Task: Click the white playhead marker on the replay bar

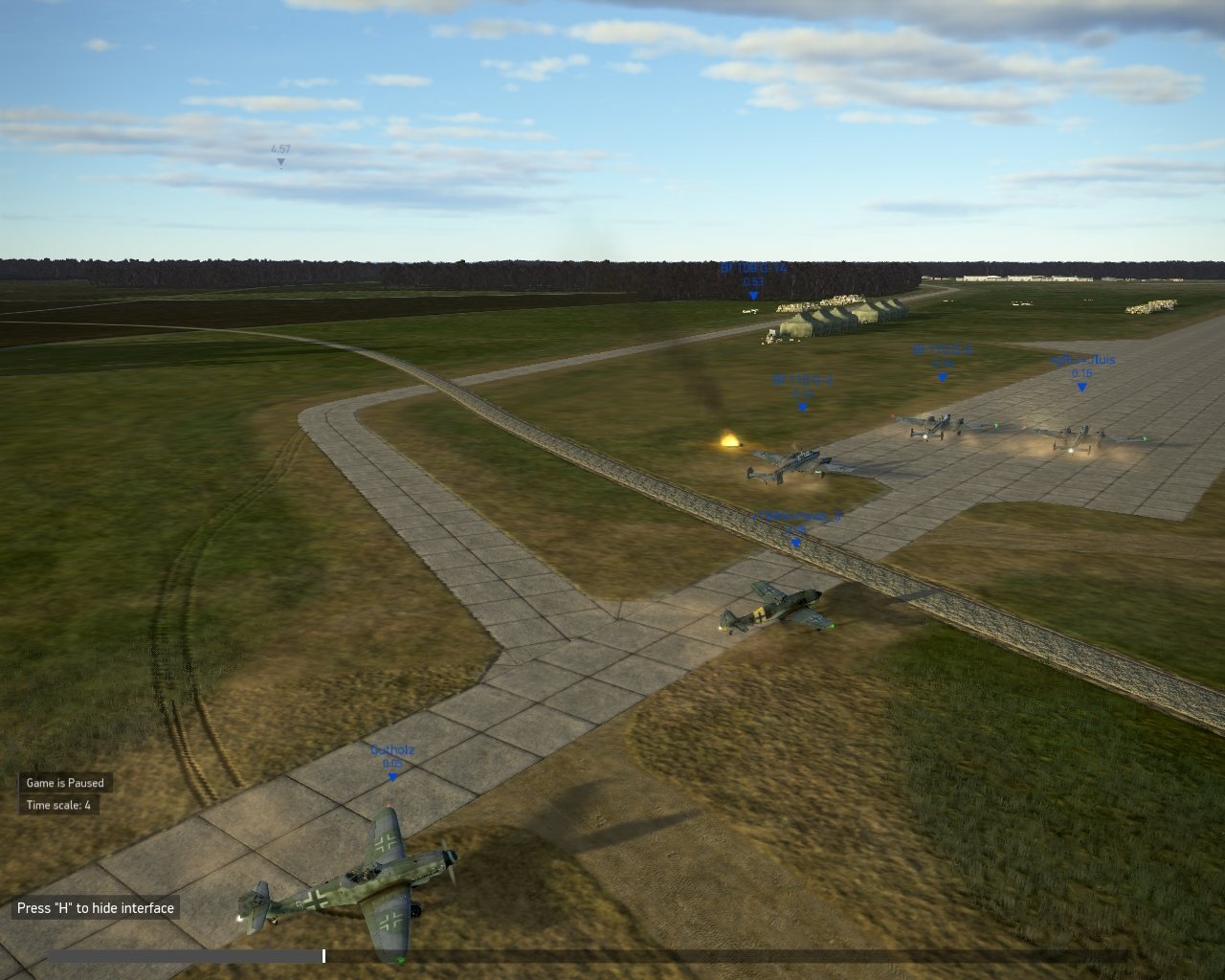Action: pos(323,955)
